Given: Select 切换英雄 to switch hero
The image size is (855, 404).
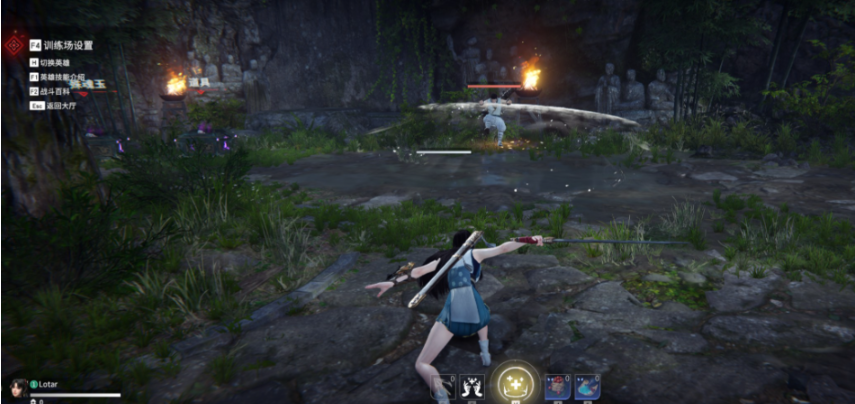Looking at the screenshot, I should click(55, 61).
